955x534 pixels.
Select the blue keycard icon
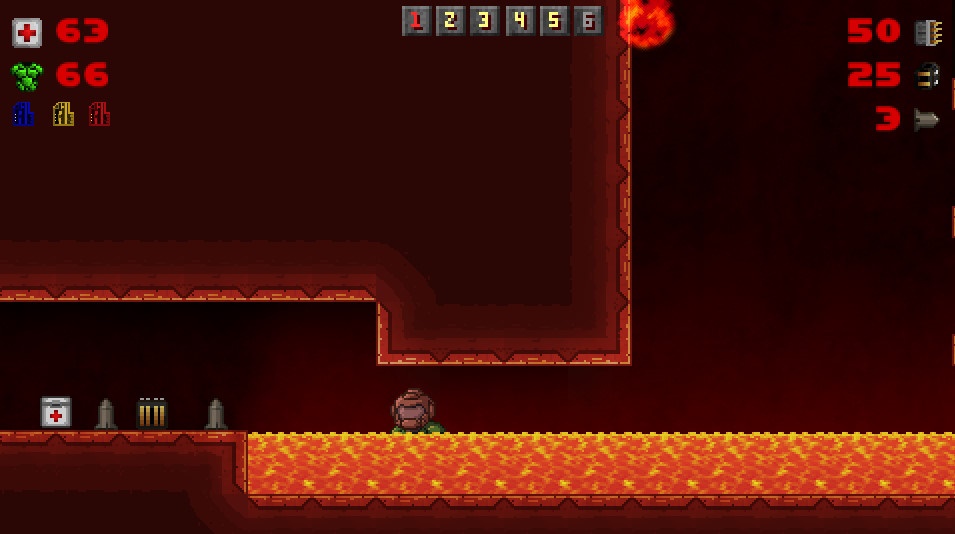tap(23, 114)
